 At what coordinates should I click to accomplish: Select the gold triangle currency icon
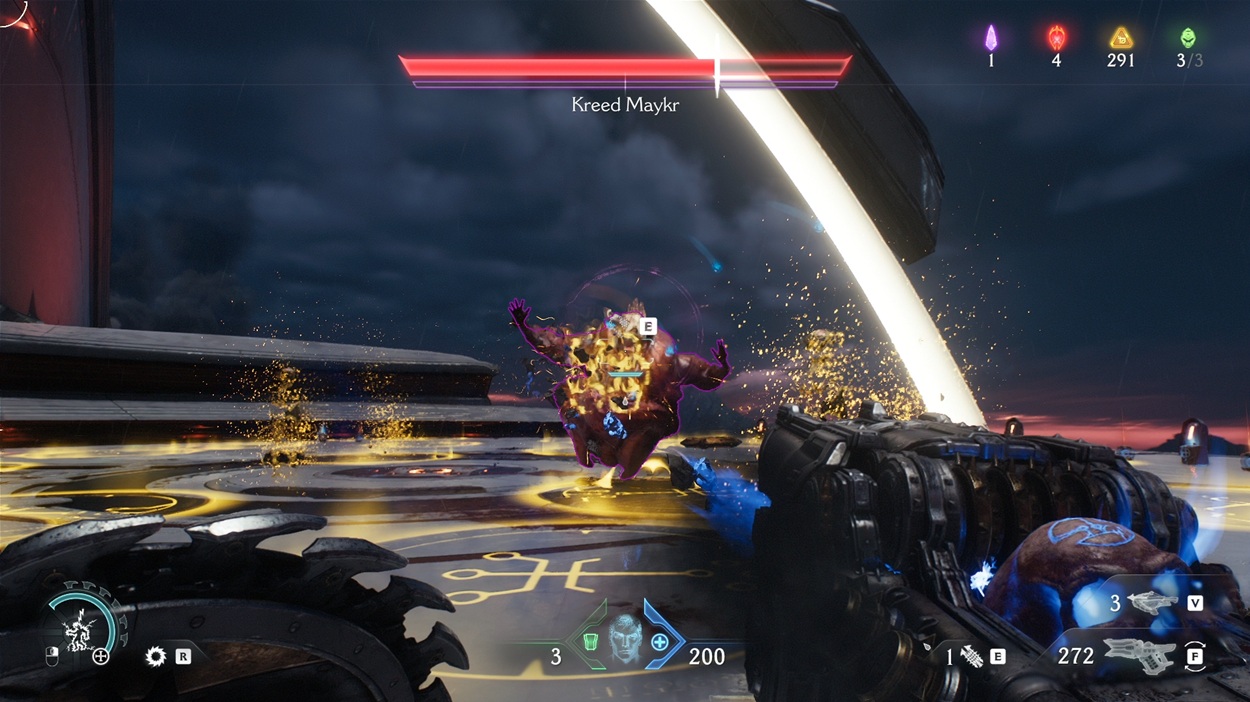click(1121, 38)
